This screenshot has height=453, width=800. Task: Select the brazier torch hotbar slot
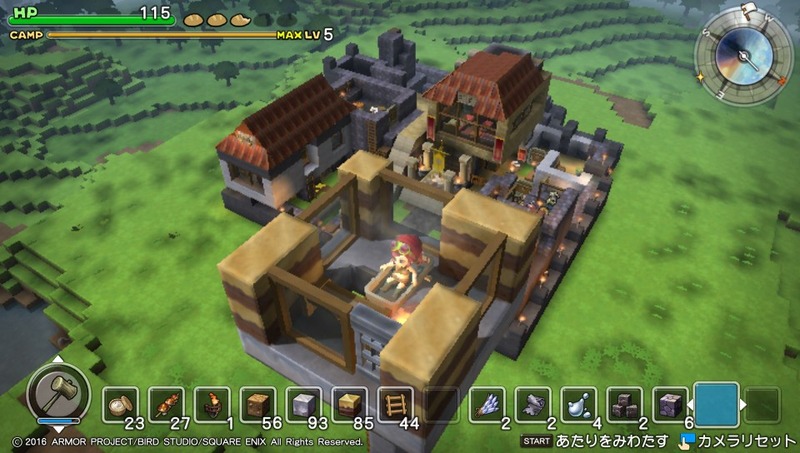pyautogui.click(x=212, y=405)
